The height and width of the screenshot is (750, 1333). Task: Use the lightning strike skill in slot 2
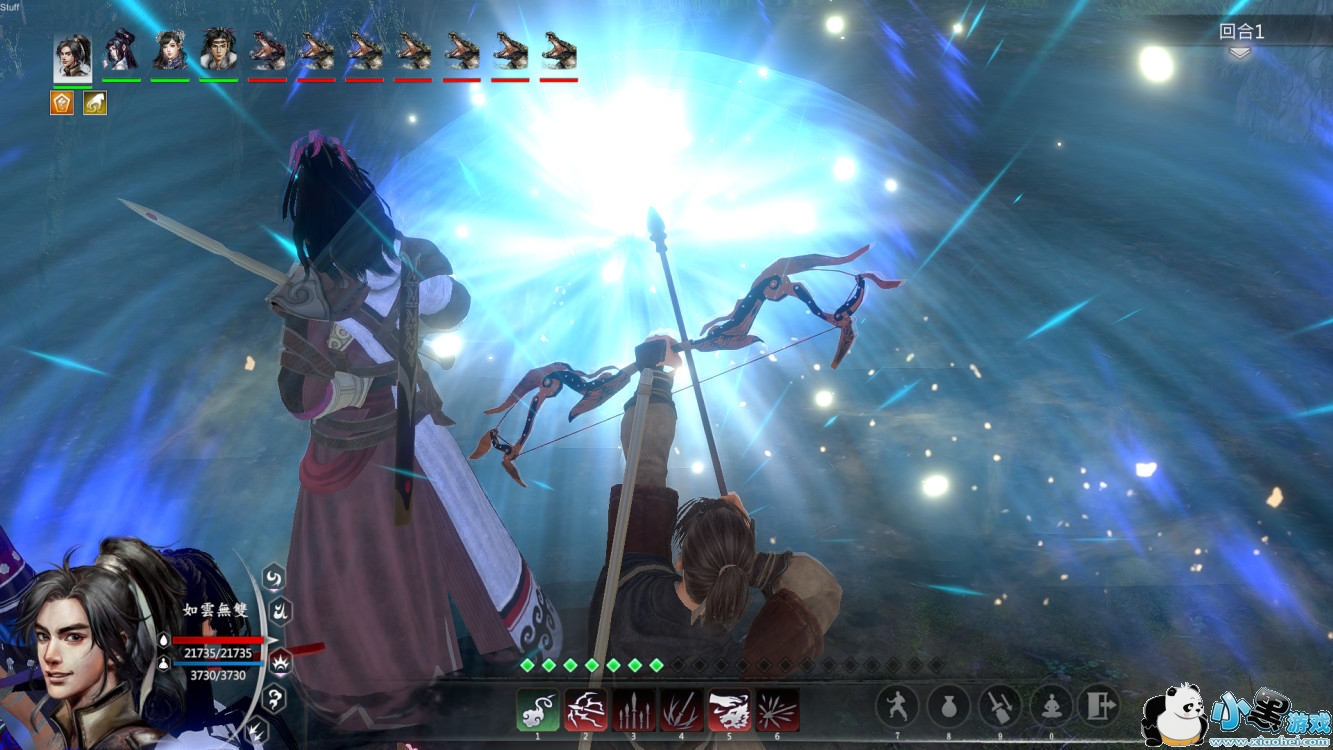point(586,710)
